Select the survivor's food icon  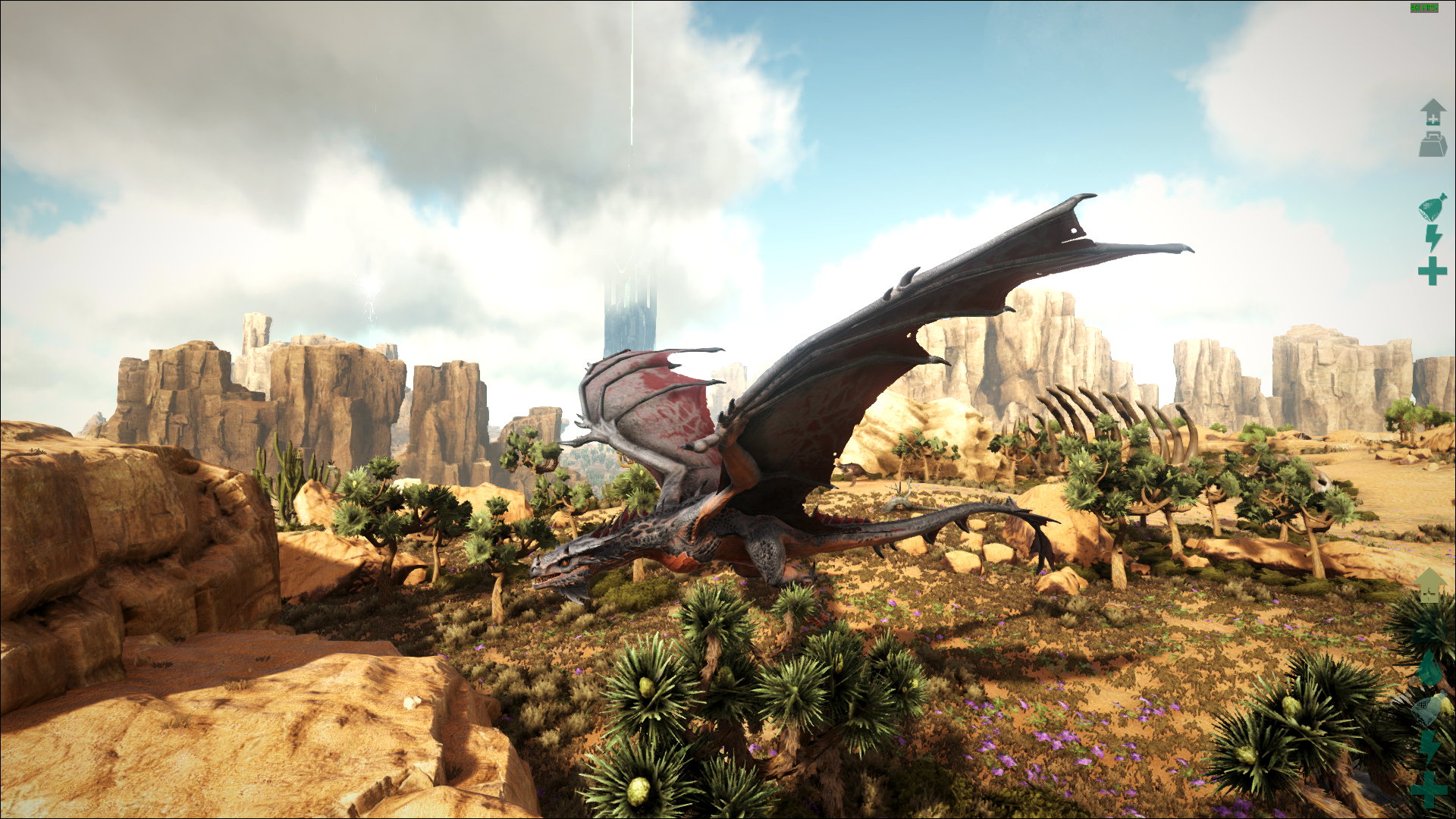(1429, 710)
